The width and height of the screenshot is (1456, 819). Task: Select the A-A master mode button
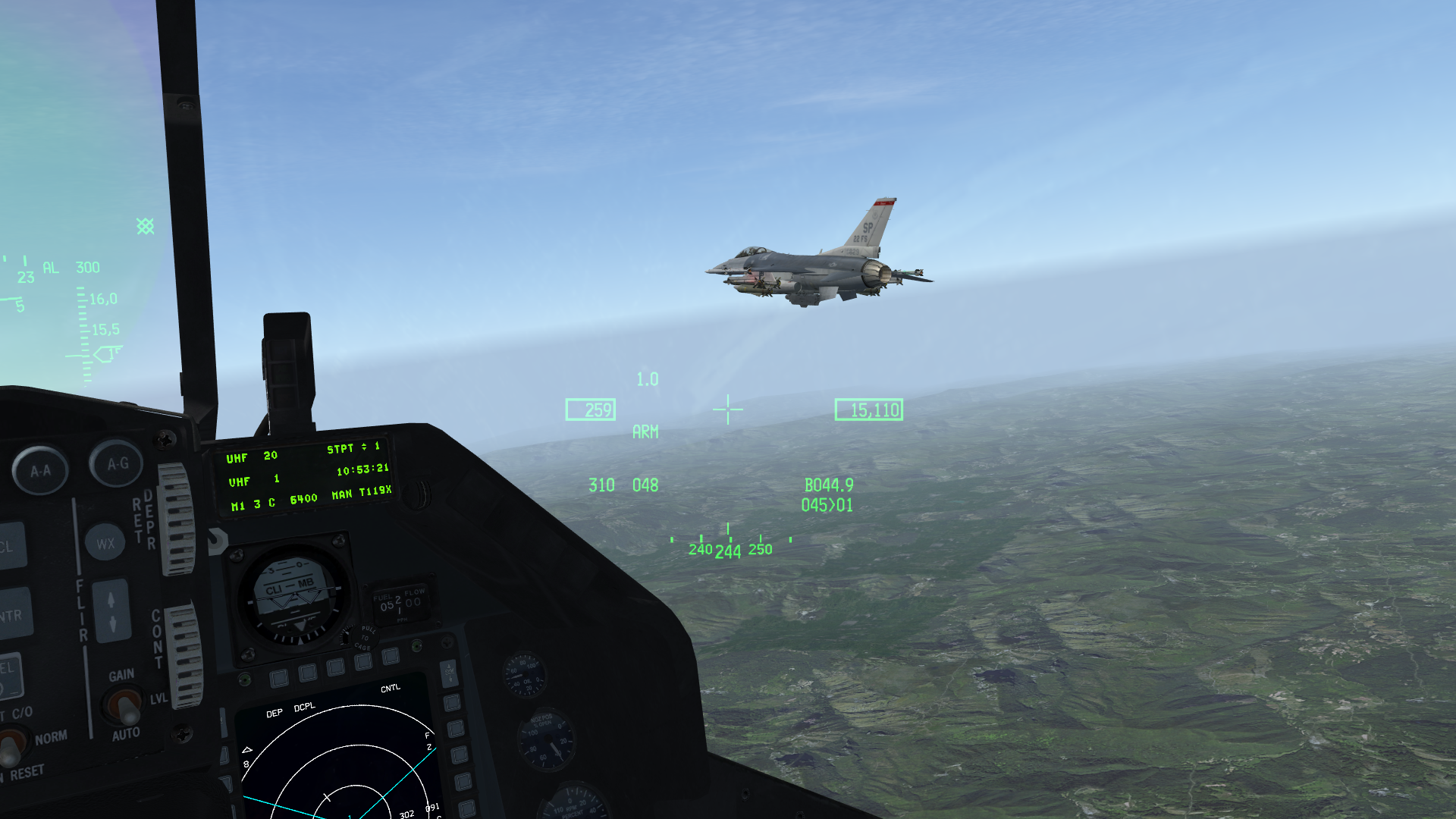pos(40,470)
